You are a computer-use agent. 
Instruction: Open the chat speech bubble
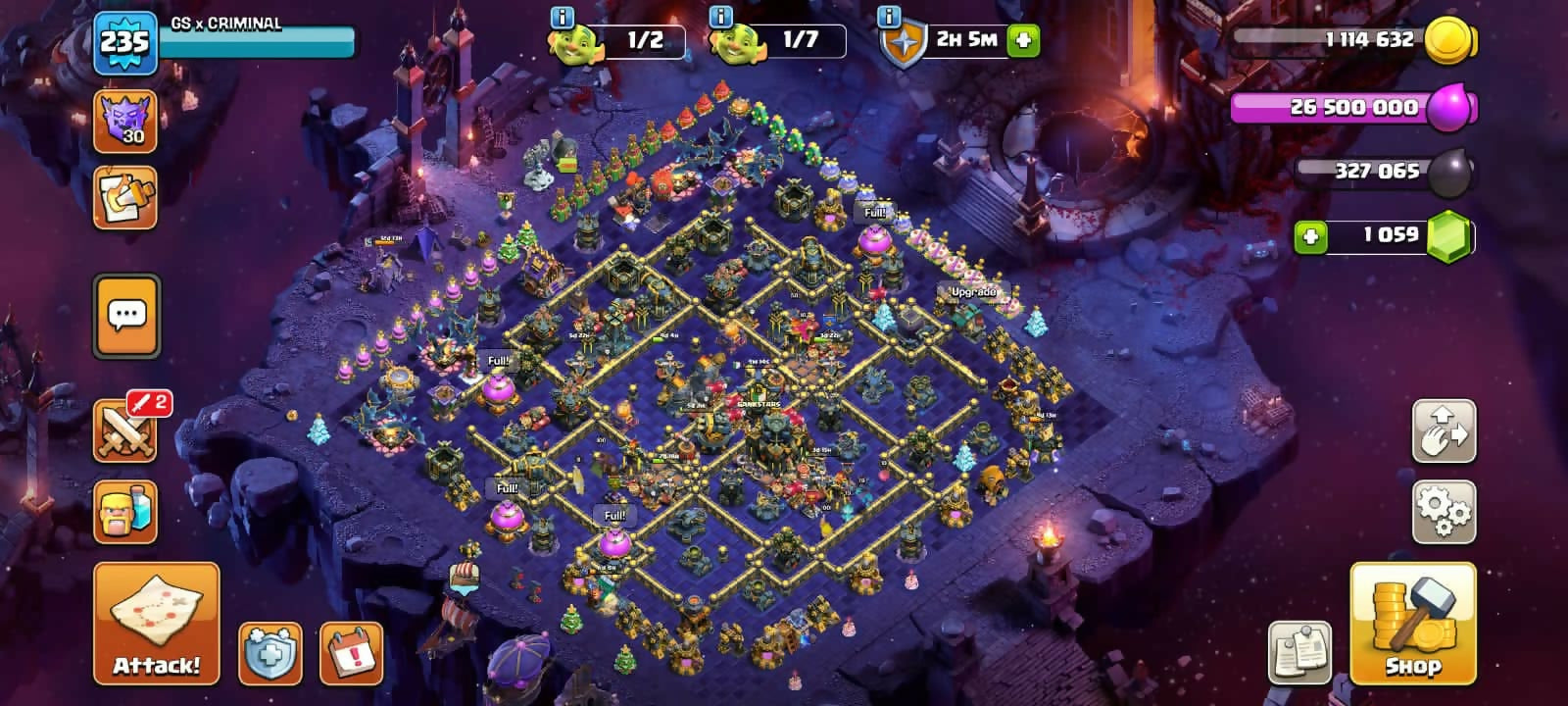(125, 316)
